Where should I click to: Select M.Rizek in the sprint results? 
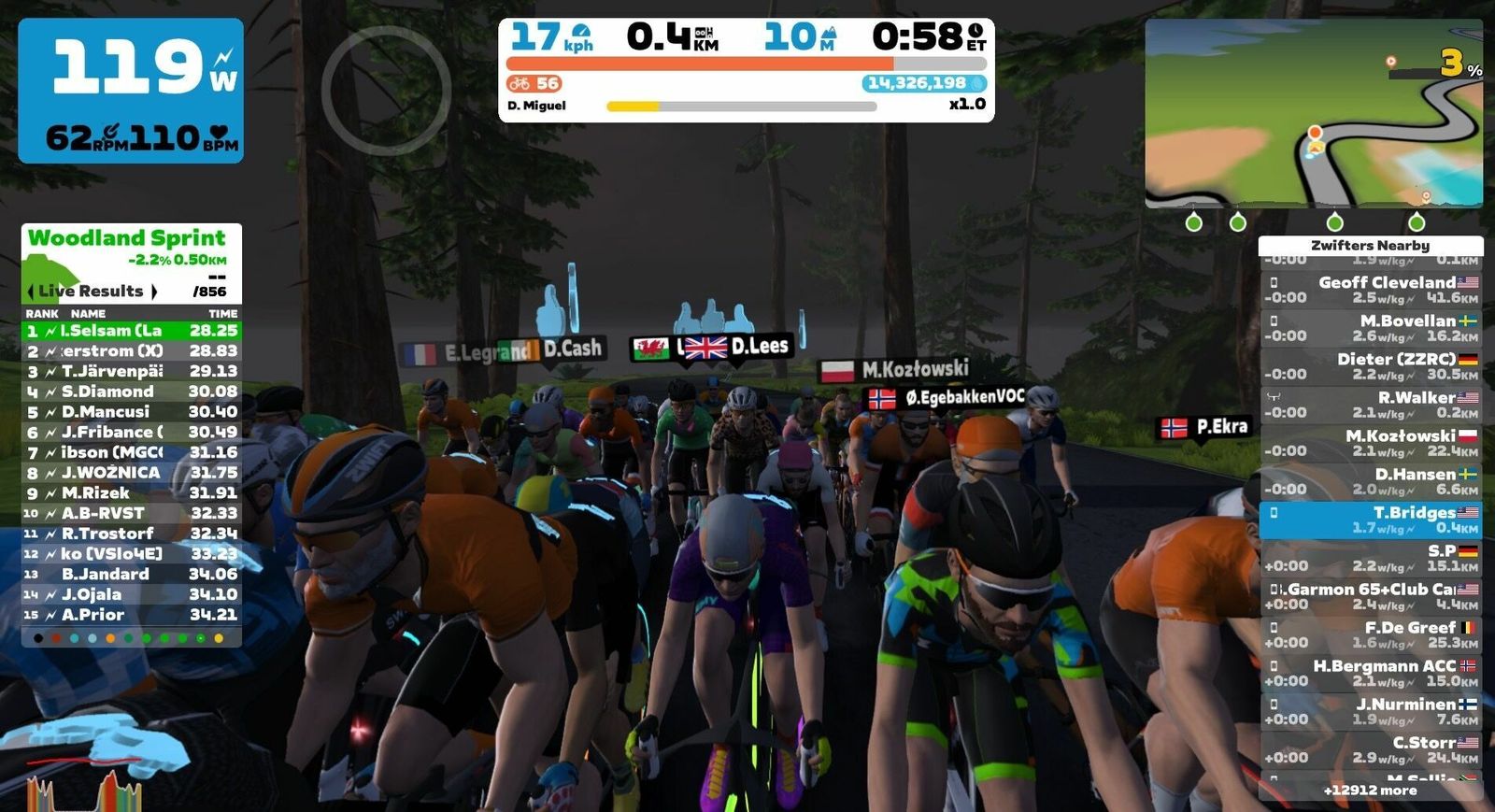coord(131,493)
